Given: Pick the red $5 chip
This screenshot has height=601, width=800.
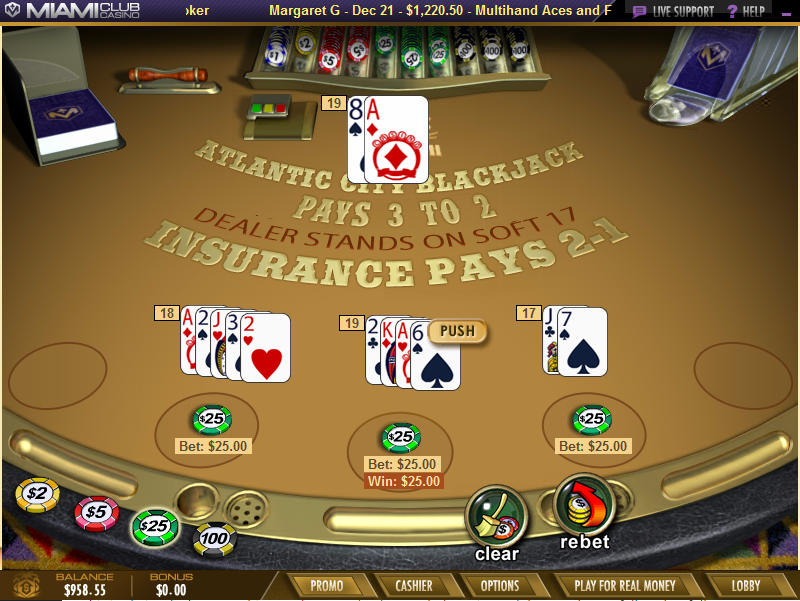Looking at the screenshot, I should pos(96,512).
